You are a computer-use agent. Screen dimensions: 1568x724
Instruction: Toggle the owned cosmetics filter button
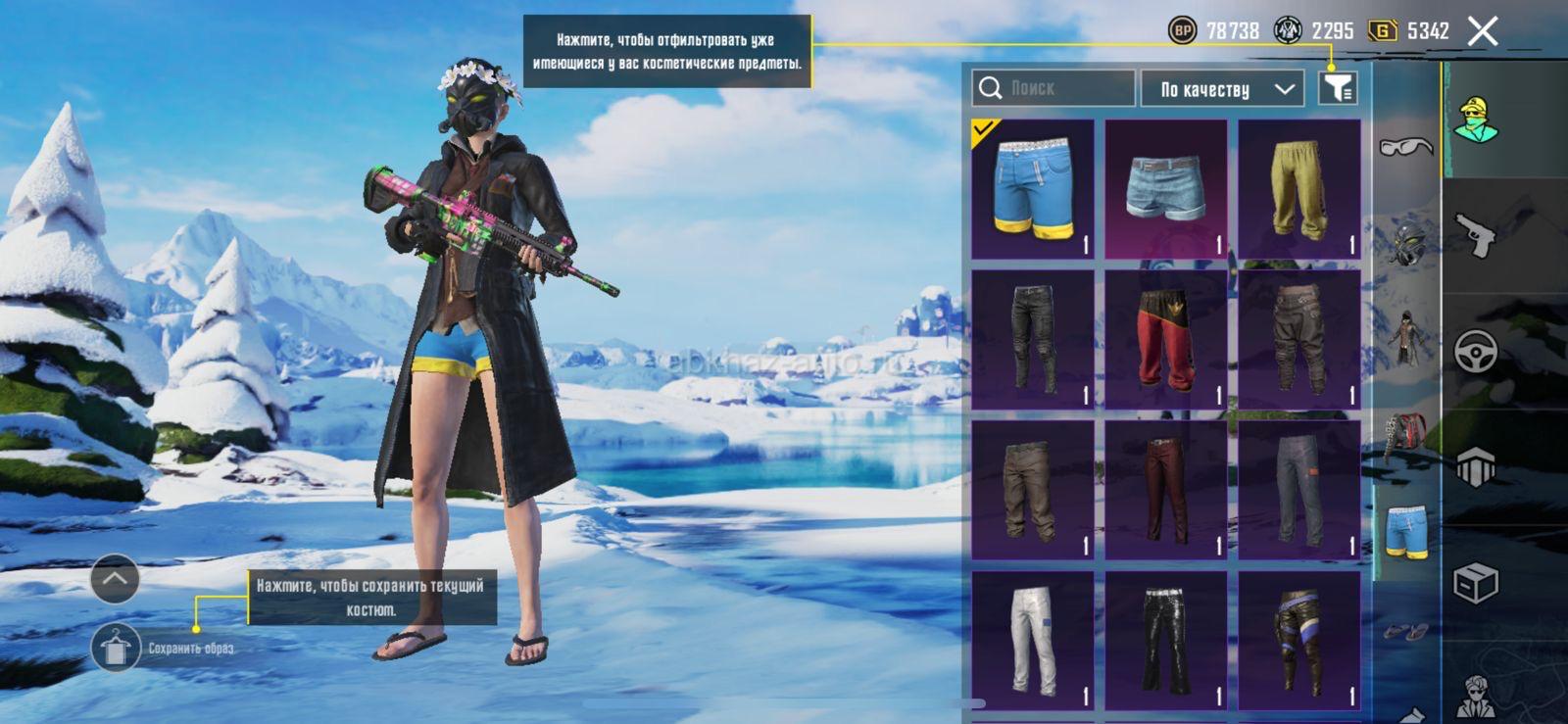point(1338,88)
